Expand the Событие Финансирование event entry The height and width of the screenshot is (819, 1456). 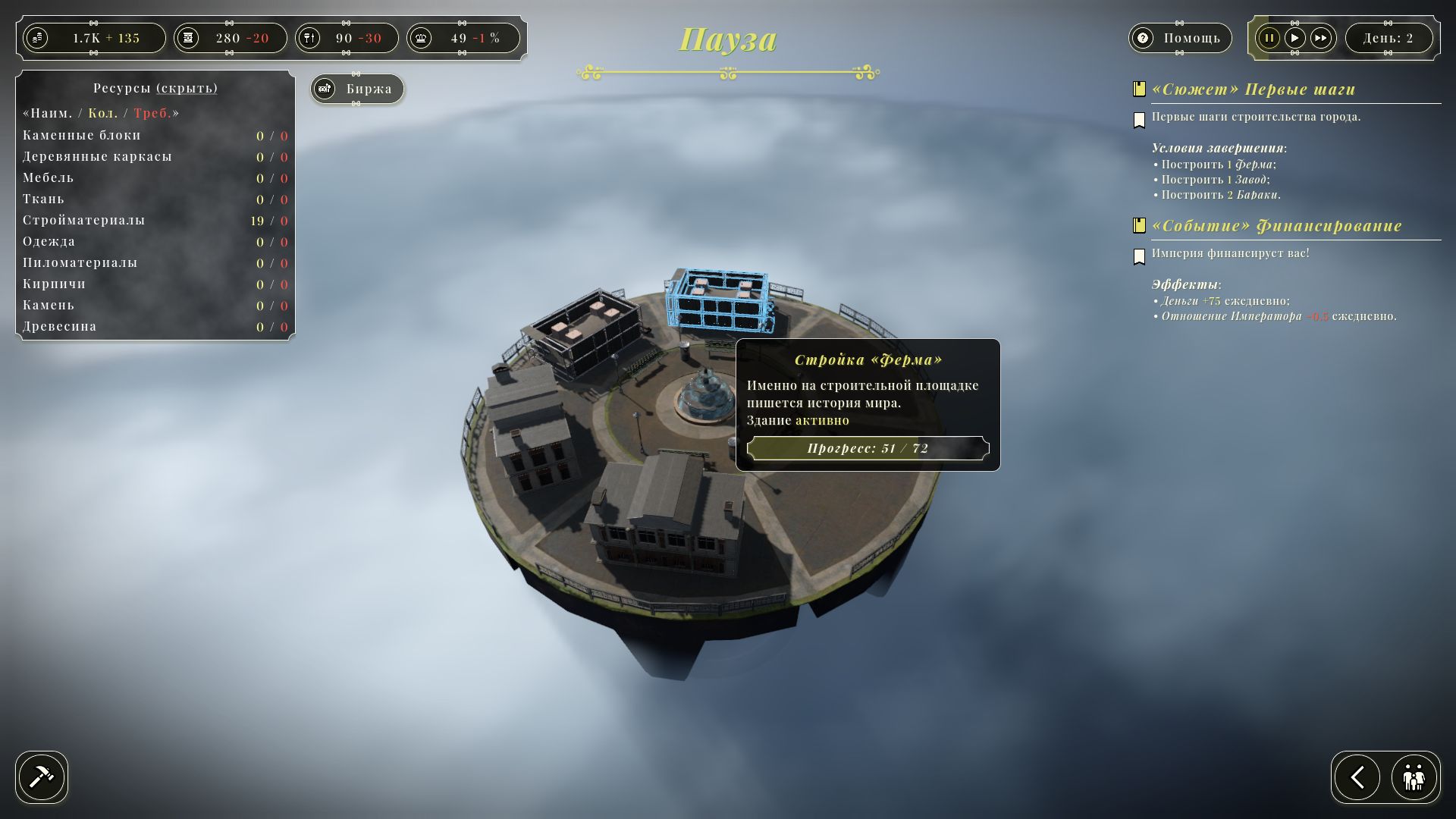(1276, 226)
